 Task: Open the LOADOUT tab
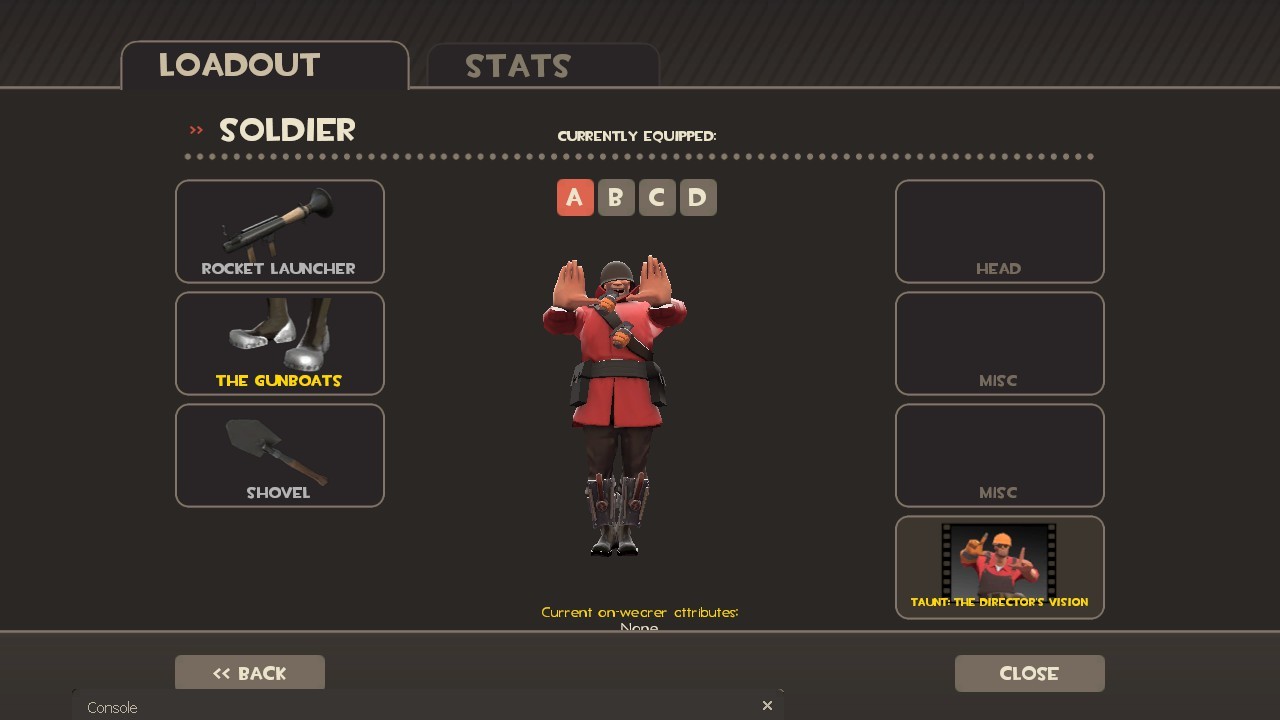tap(238, 65)
